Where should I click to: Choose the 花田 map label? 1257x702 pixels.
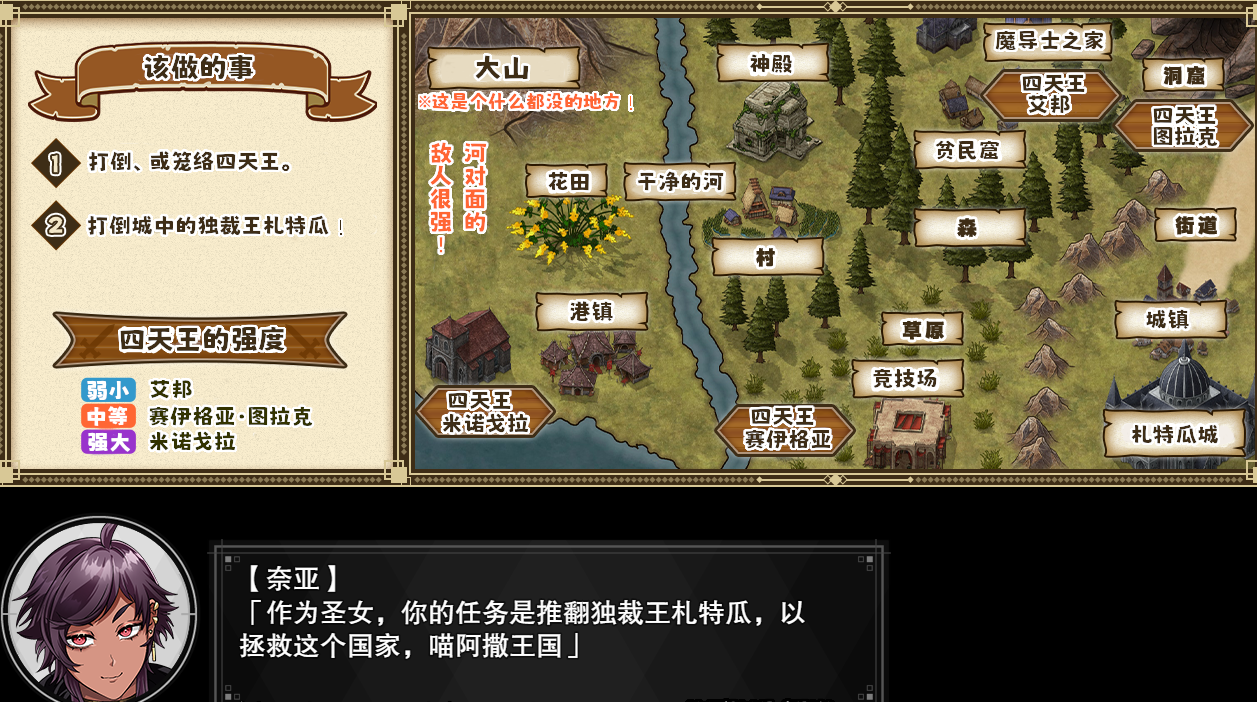click(566, 181)
